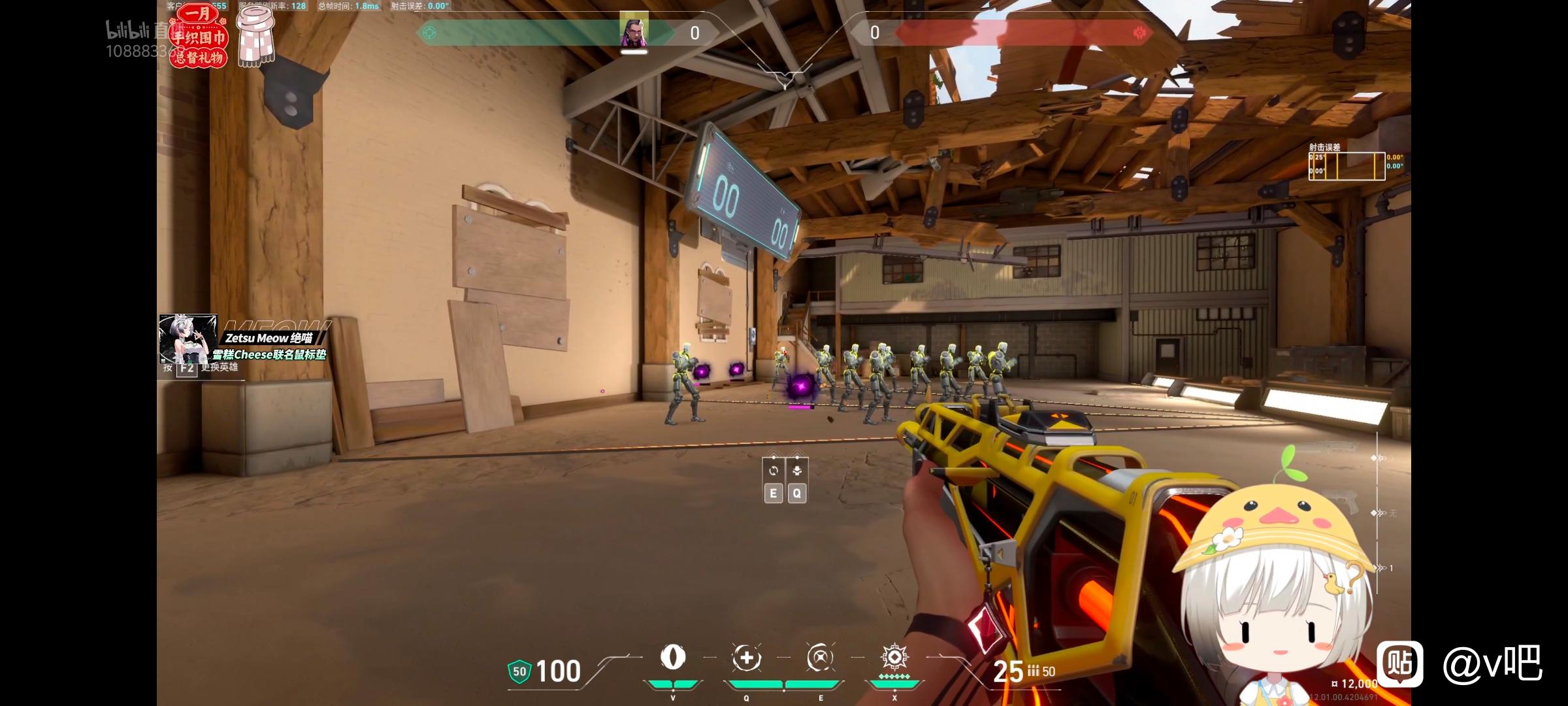The image size is (1568, 706).
Task: Activate the Empress ultimate icon
Action: click(x=894, y=658)
